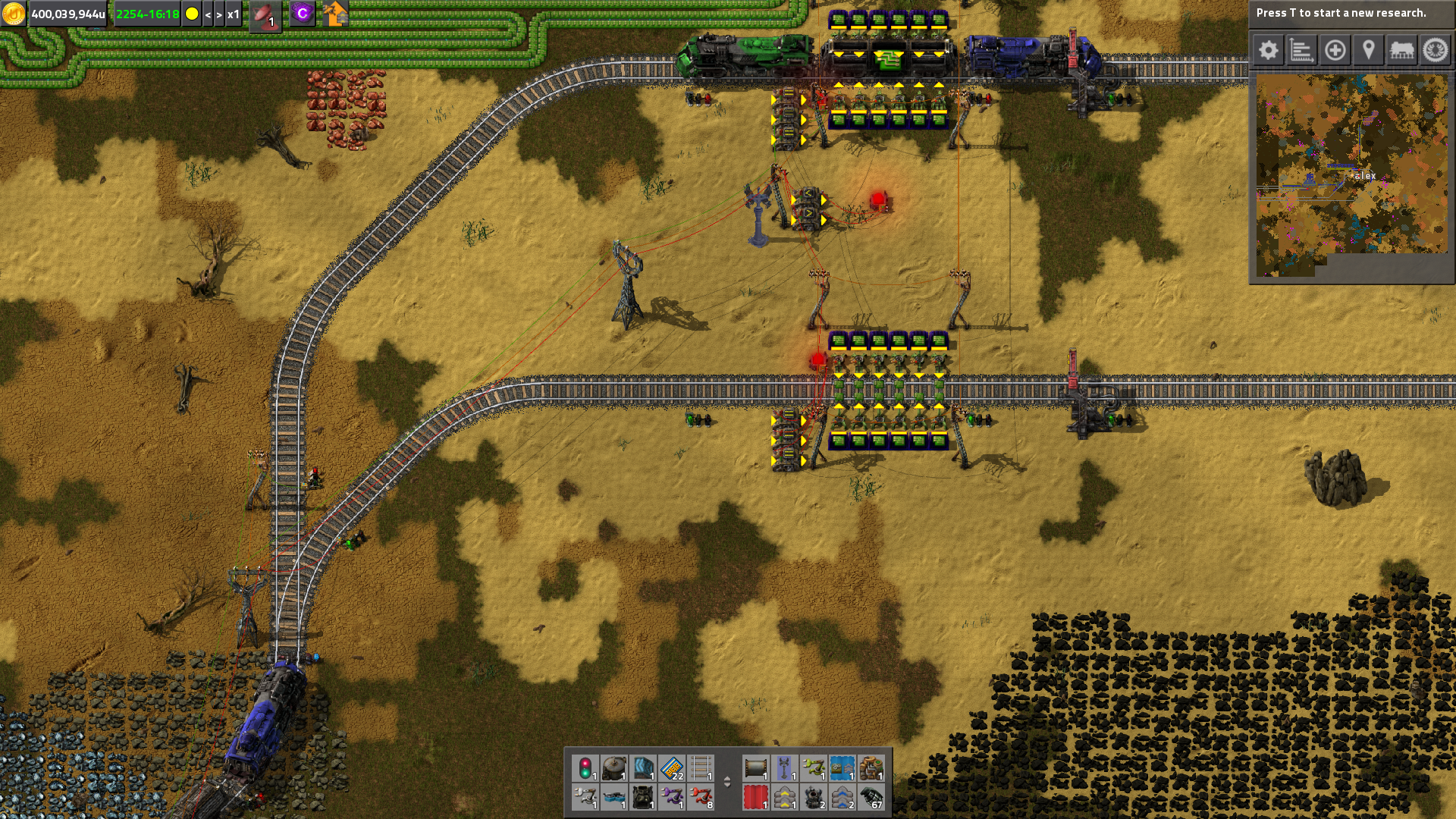The image size is (1456, 819).
Task: Click the x1 speed button
Action: click(234, 14)
